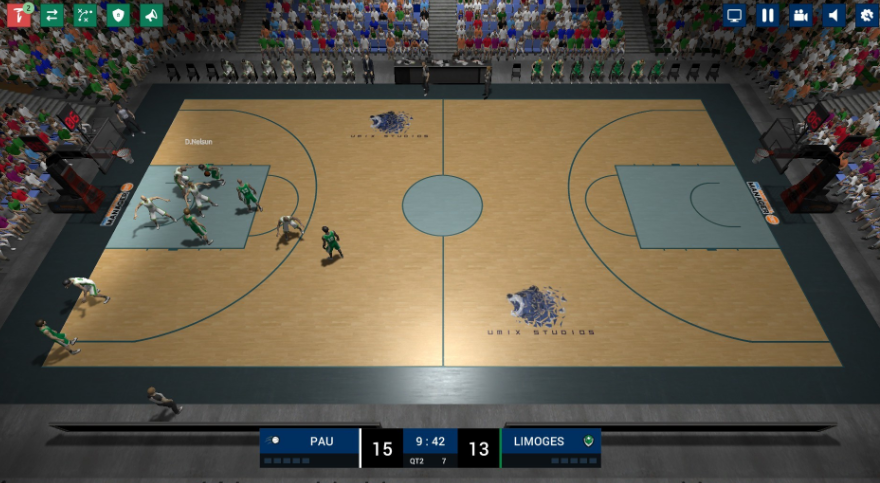Change the camera view

pyautogui.click(x=801, y=16)
